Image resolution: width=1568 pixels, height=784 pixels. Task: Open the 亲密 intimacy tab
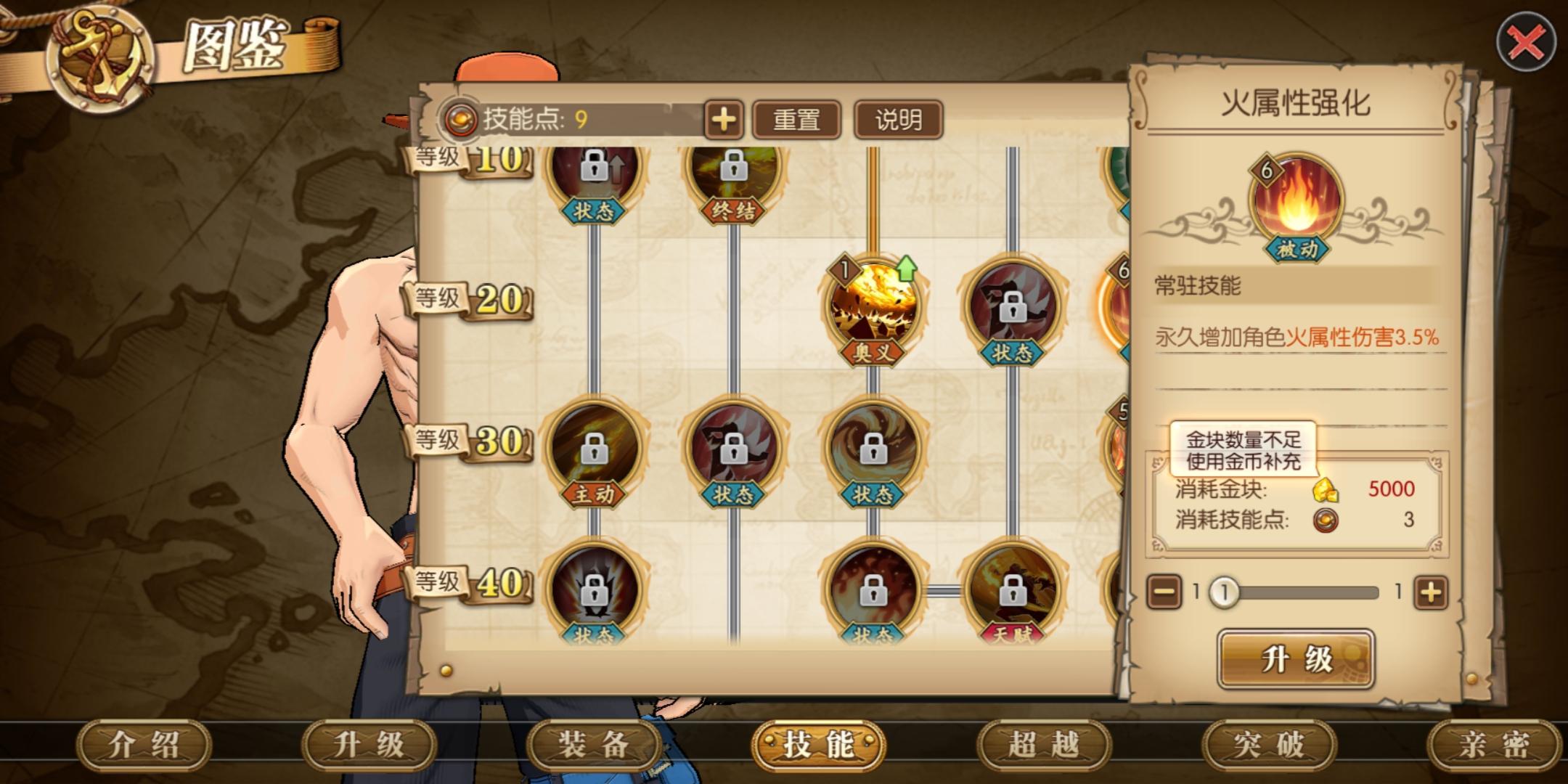pyautogui.click(x=1494, y=745)
